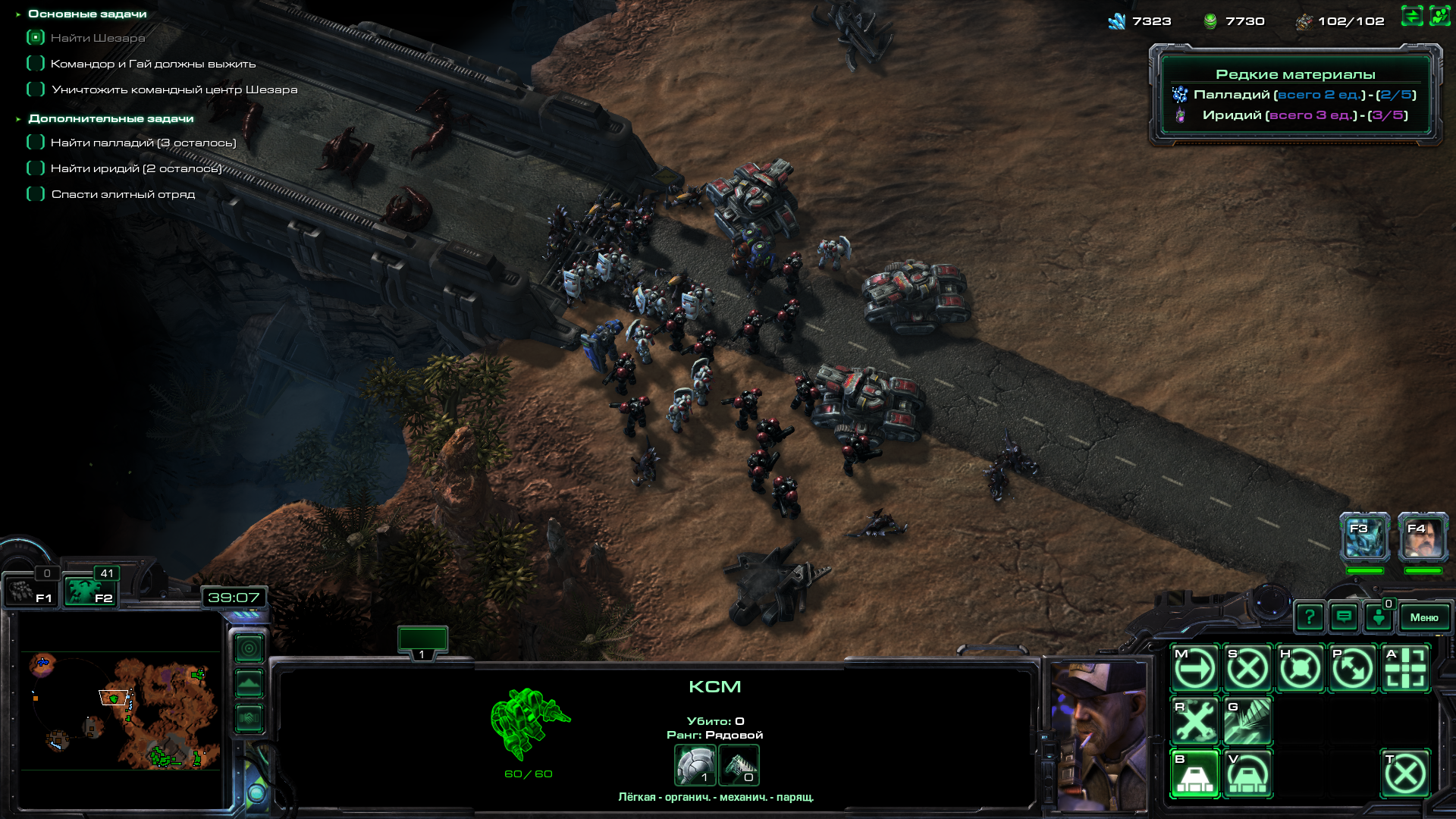Collapse the Основные задачи objectives list
The height and width of the screenshot is (819, 1456).
point(18,14)
